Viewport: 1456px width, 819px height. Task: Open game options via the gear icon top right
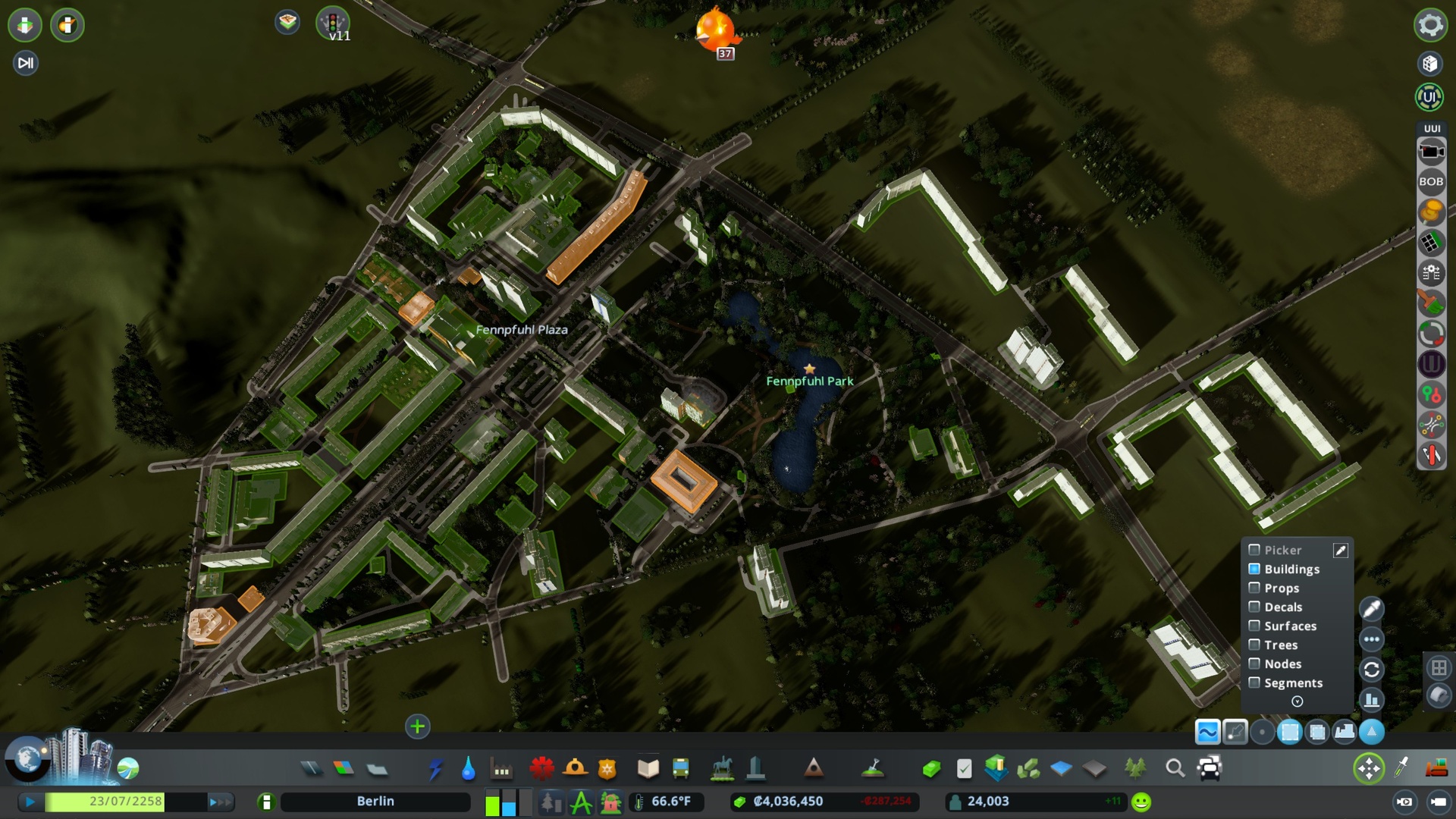pos(1429,25)
